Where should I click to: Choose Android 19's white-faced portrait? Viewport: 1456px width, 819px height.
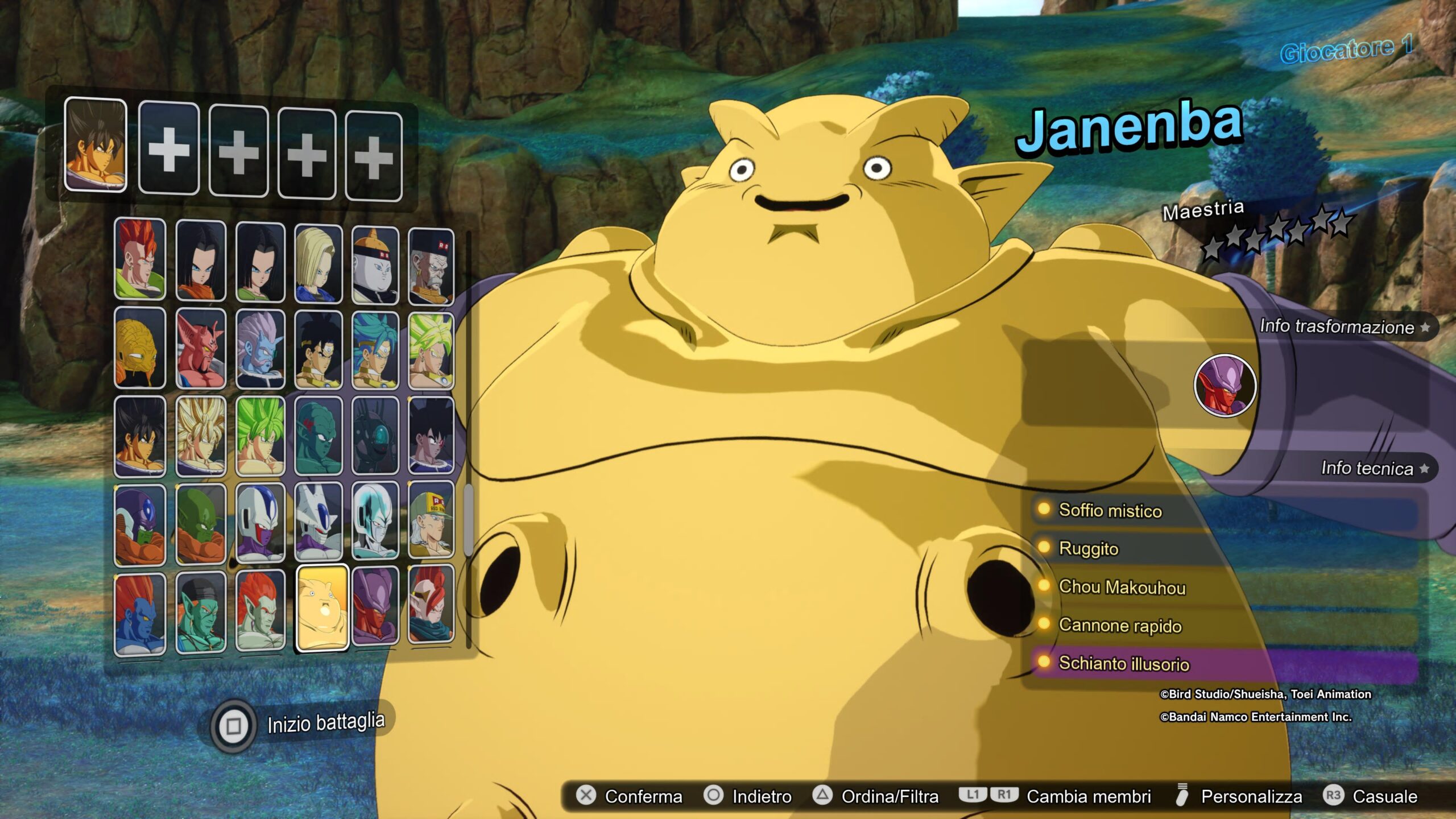(x=375, y=265)
